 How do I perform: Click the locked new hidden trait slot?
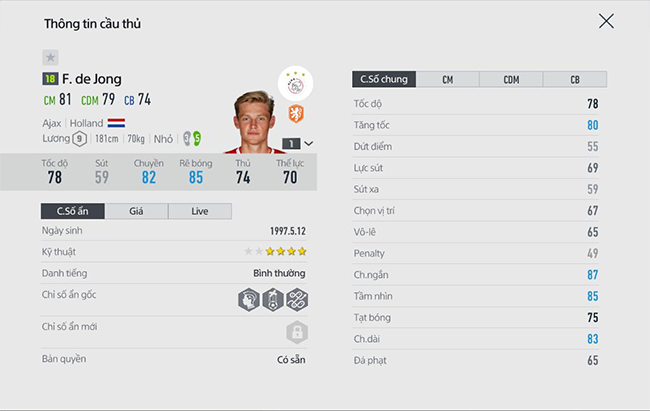tap(296, 332)
